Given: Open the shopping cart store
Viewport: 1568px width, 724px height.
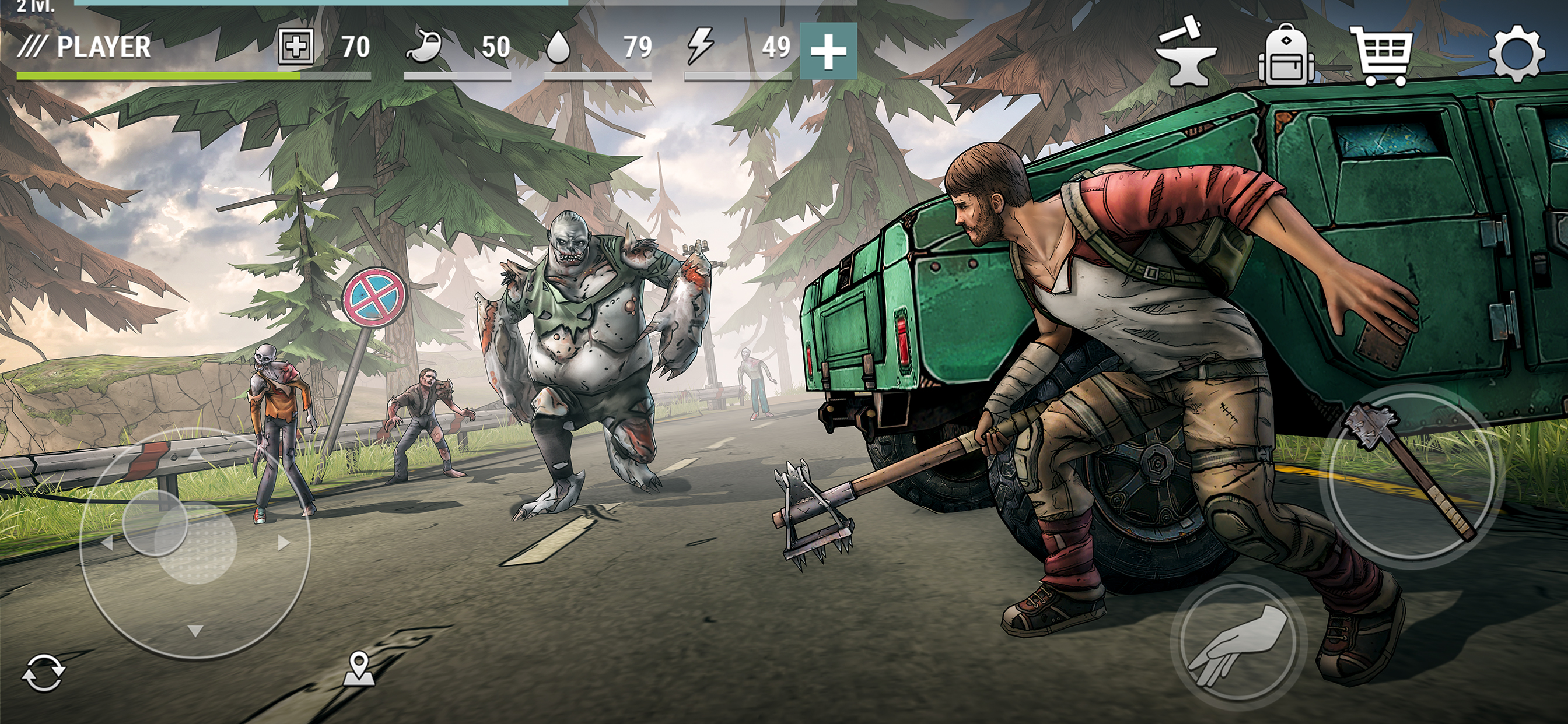Looking at the screenshot, I should 1382,55.
